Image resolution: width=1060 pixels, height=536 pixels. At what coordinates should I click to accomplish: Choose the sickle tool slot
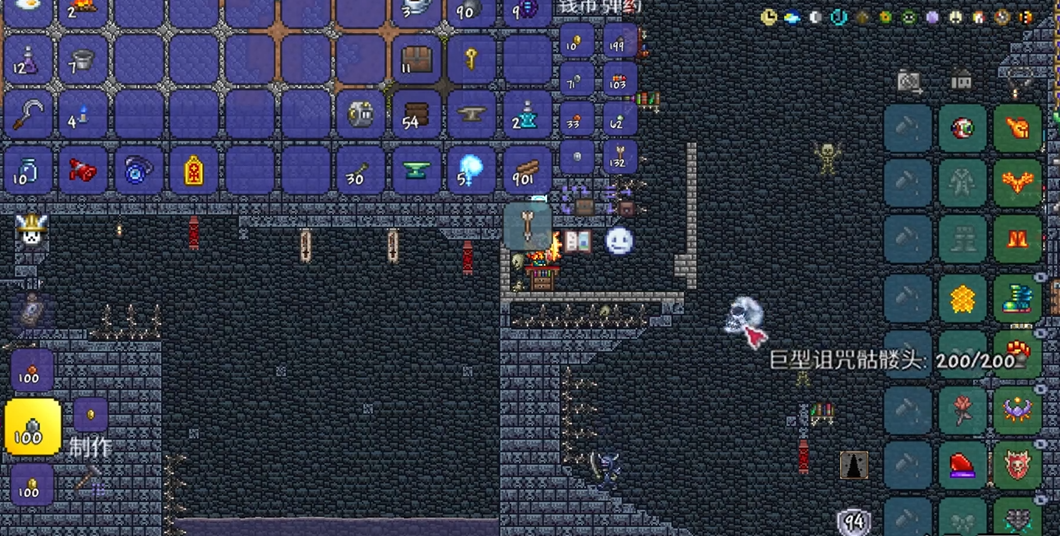click(x=28, y=115)
